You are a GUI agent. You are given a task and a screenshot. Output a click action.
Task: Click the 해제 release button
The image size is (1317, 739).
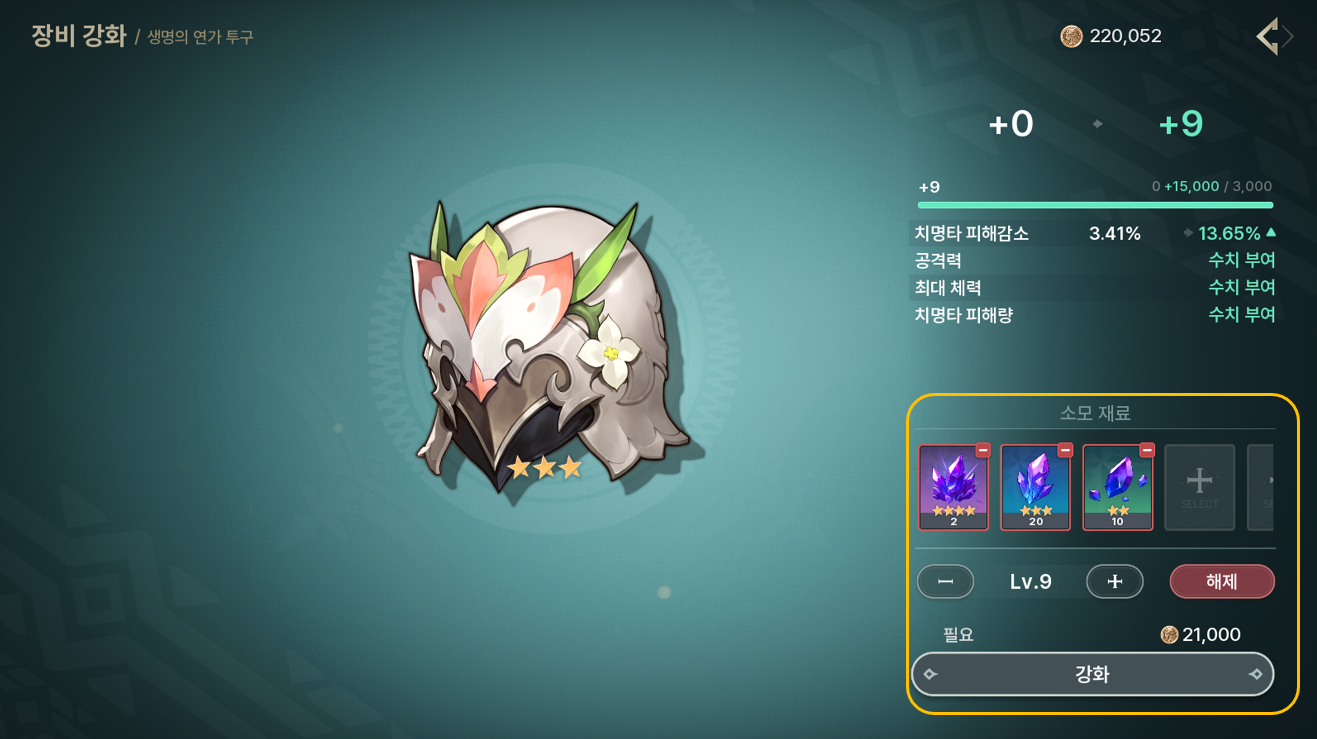(x=1222, y=581)
